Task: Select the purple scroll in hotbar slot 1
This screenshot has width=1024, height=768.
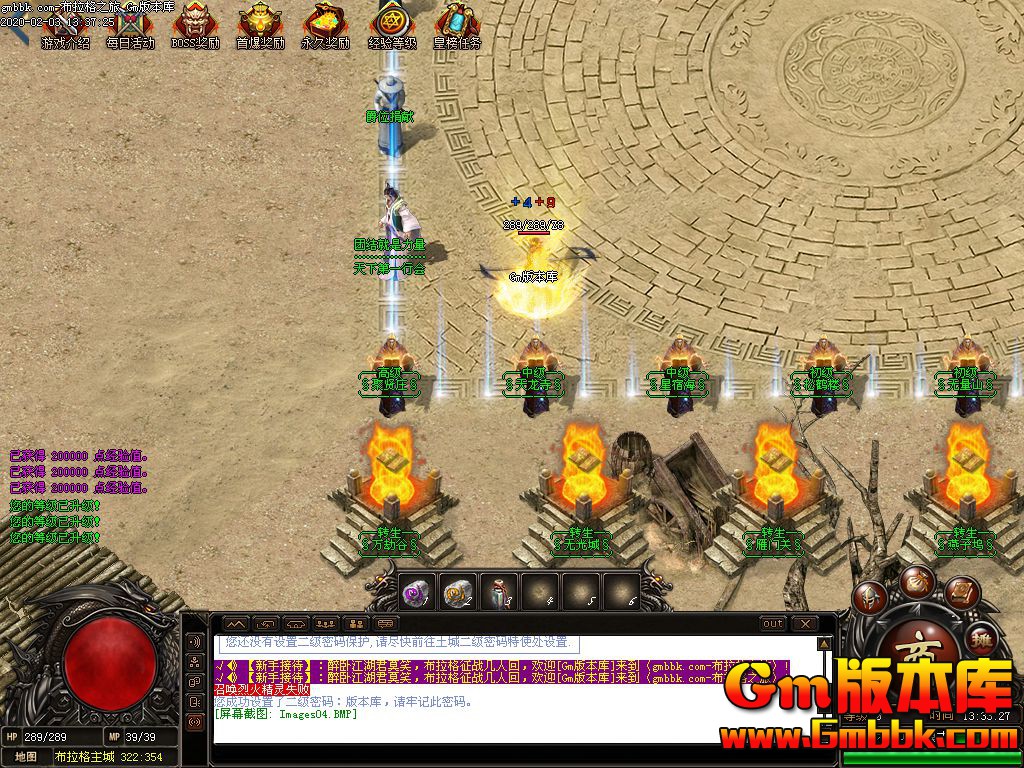Action: coord(416,592)
